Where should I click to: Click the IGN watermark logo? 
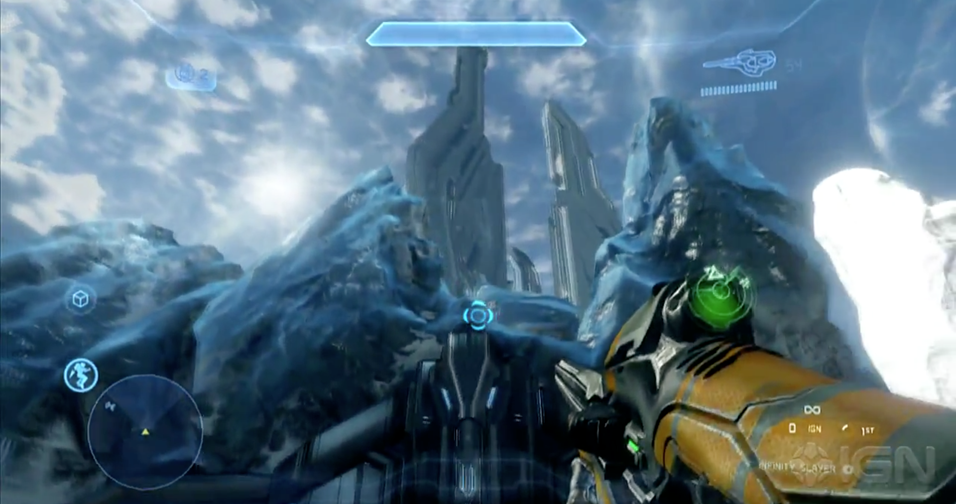(x=886, y=463)
